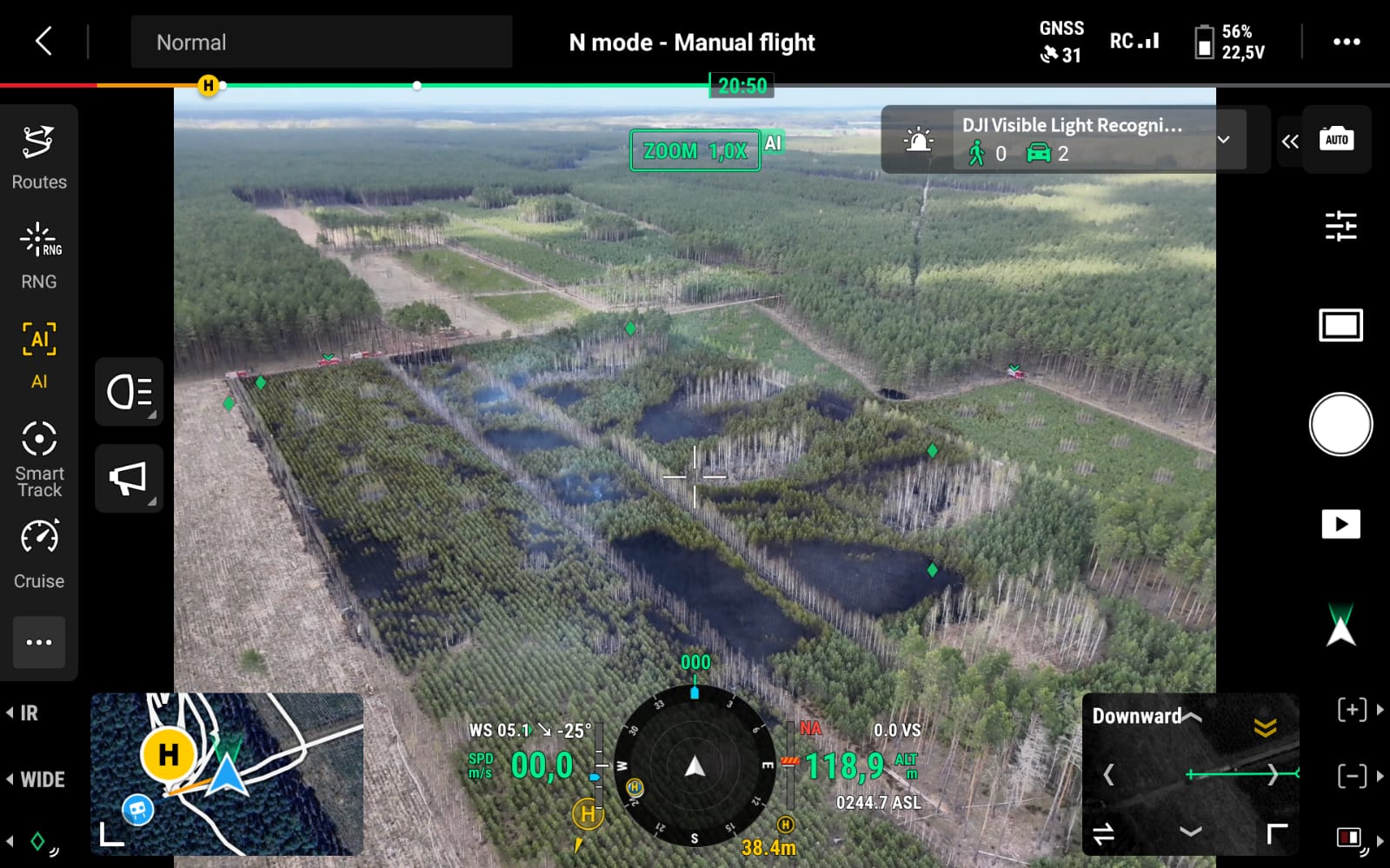
Task: Open camera adjustment sliders settings
Action: 1340,226
